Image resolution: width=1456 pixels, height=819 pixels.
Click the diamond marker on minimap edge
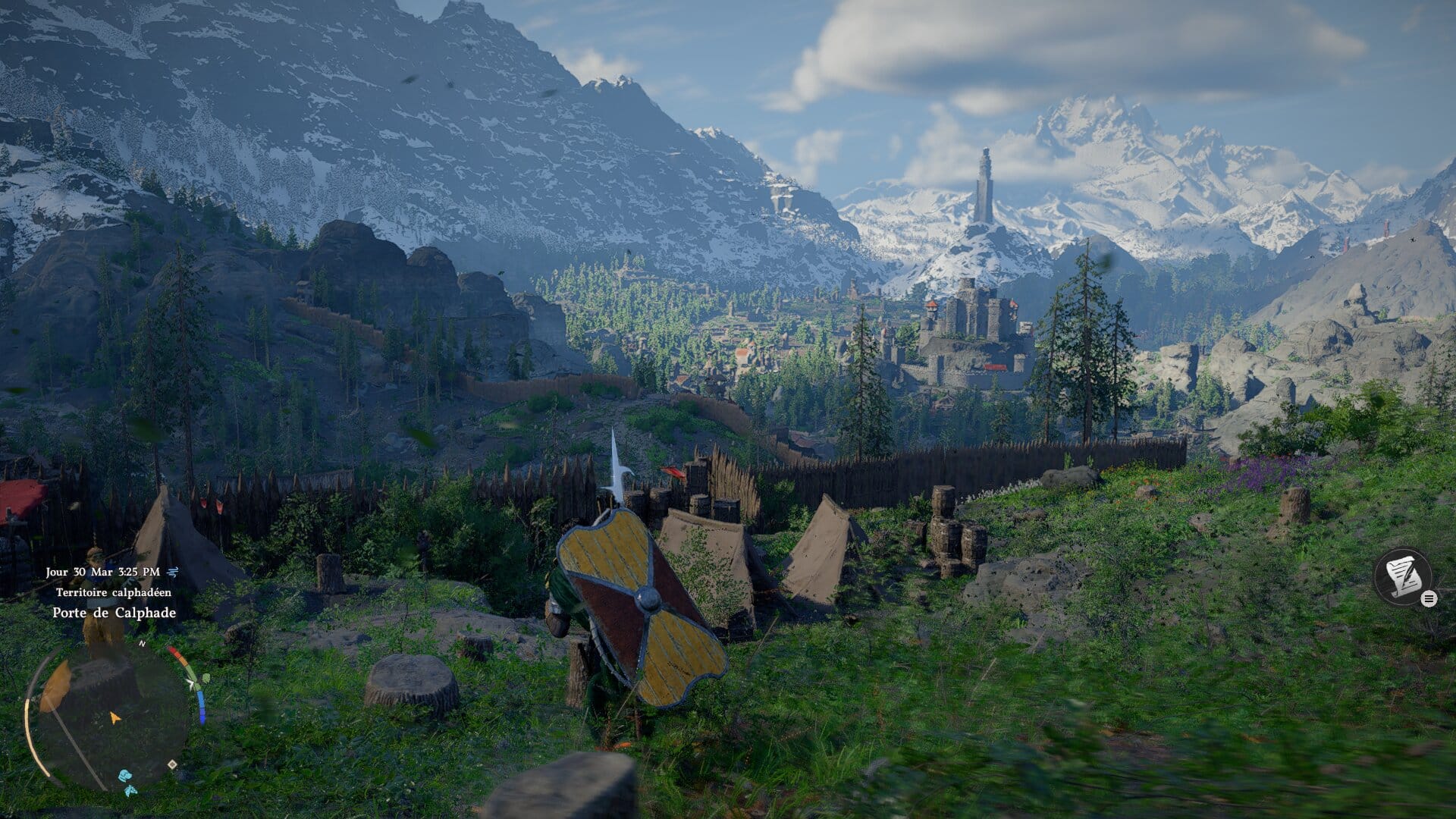click(x=172, y=764)
